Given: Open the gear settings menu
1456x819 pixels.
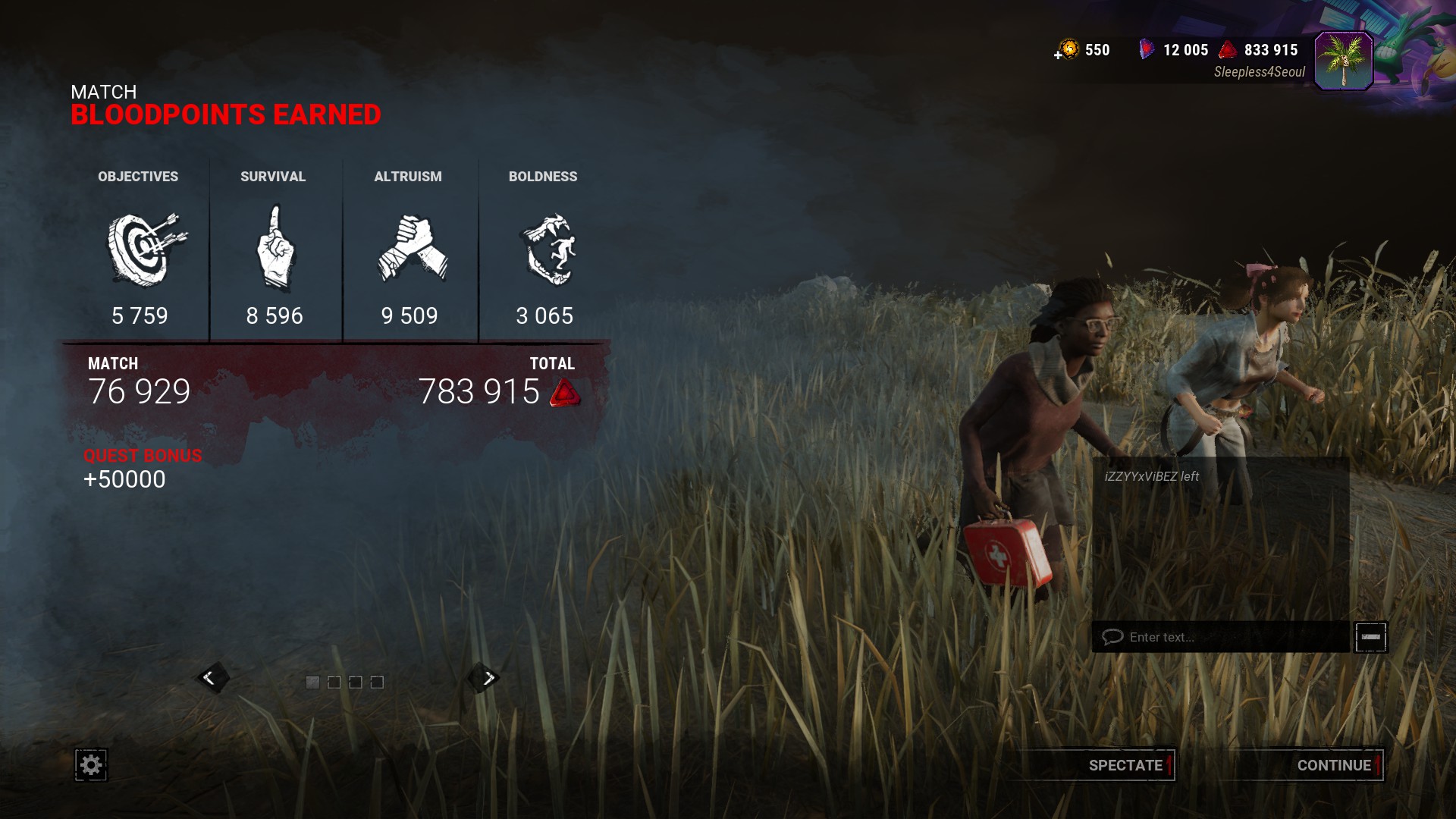Looking at the screenshot, I should 91,765.
